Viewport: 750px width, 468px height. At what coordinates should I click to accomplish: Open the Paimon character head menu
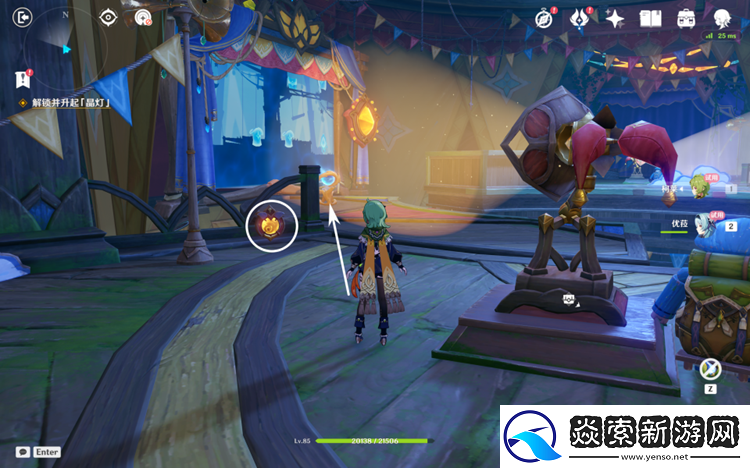pos(723,18)
